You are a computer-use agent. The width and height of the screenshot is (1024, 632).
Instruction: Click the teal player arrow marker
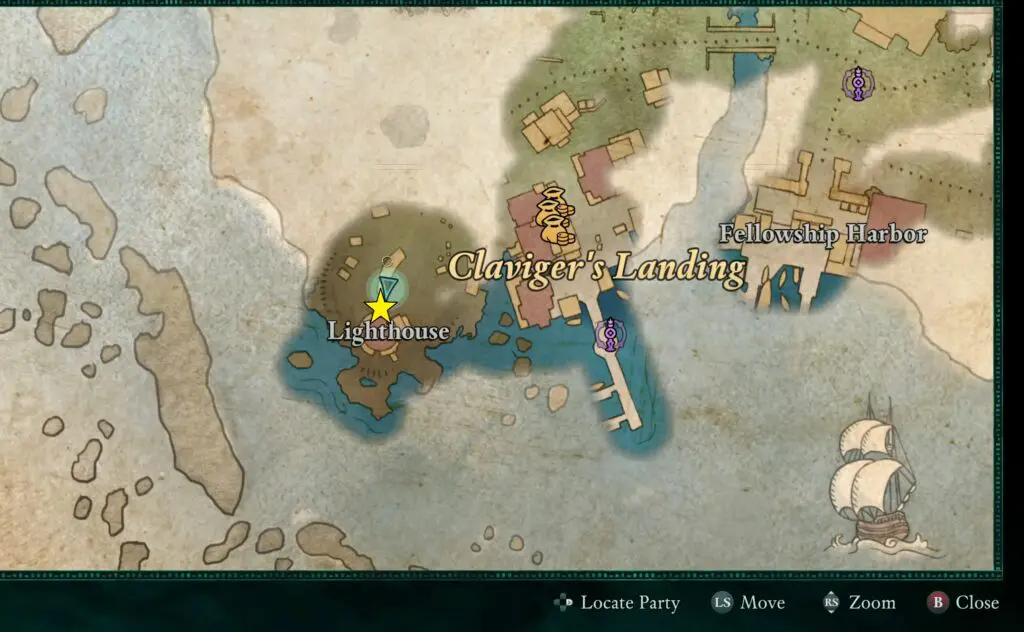click(x=388, y=286)
